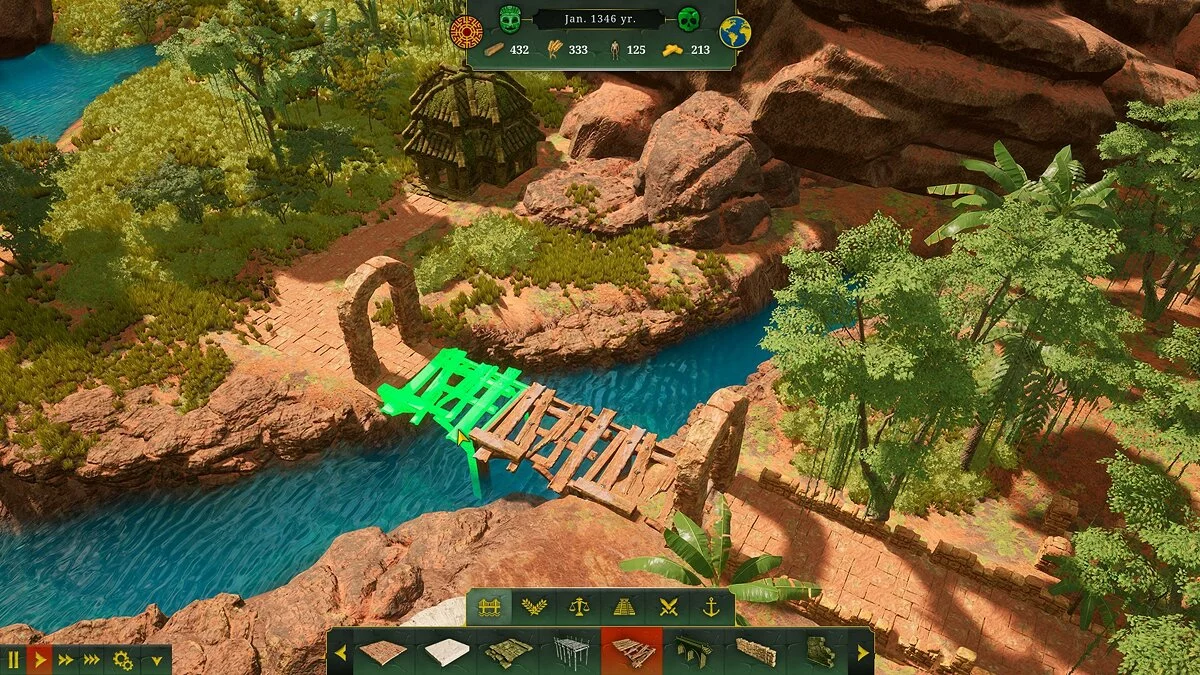
Task: Open the world map globe
Action: point(734,31)
